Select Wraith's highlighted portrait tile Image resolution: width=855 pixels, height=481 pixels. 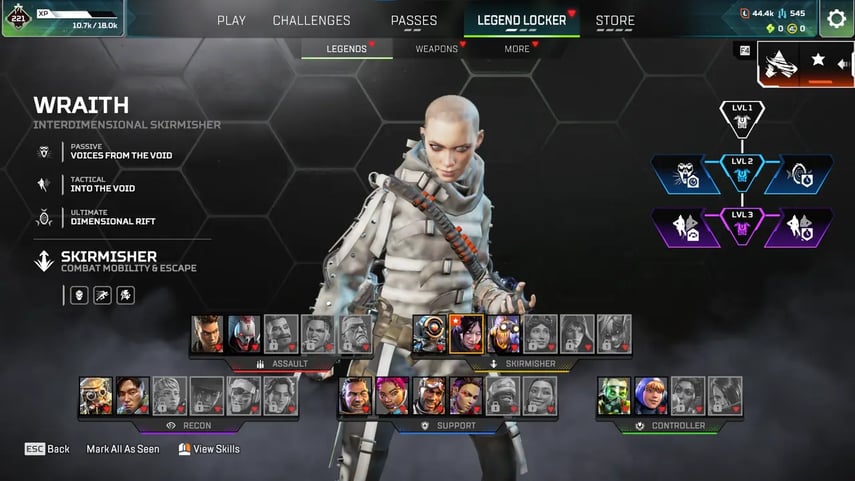[x=466, y=334]
